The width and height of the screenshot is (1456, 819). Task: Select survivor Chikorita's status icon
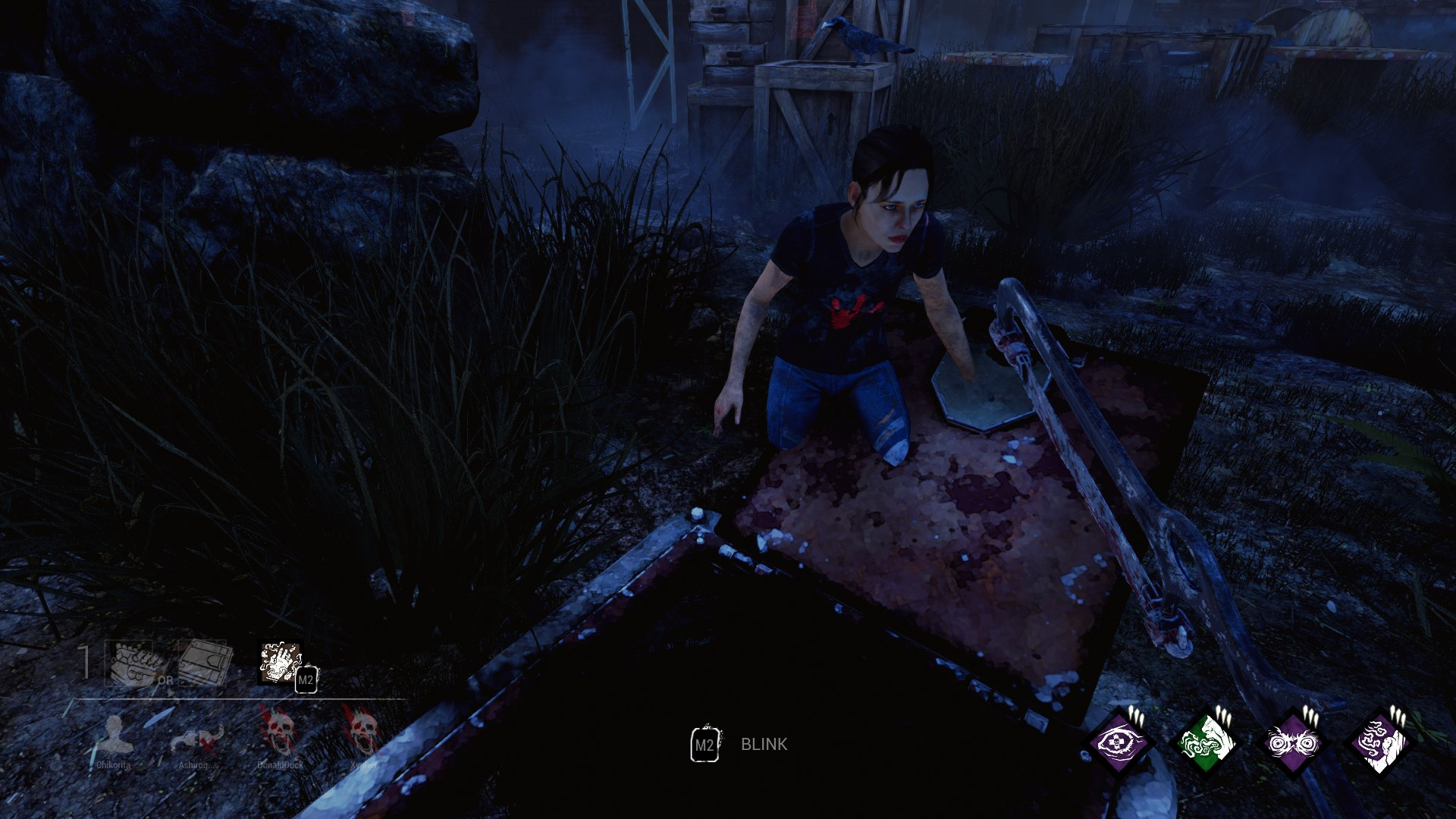click(x=114, y=735)
